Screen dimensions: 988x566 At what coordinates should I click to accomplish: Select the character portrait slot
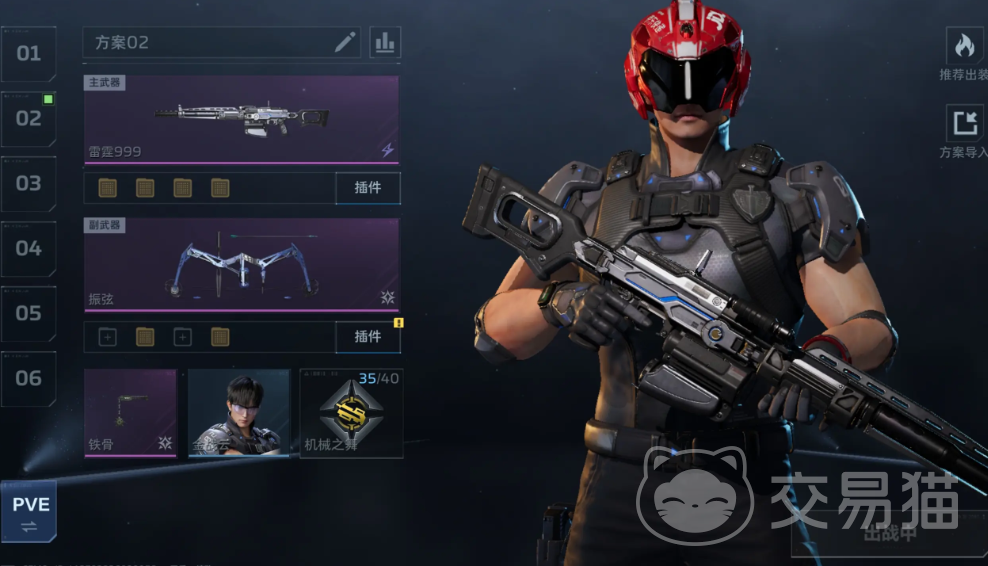click(x=239, y=413)
